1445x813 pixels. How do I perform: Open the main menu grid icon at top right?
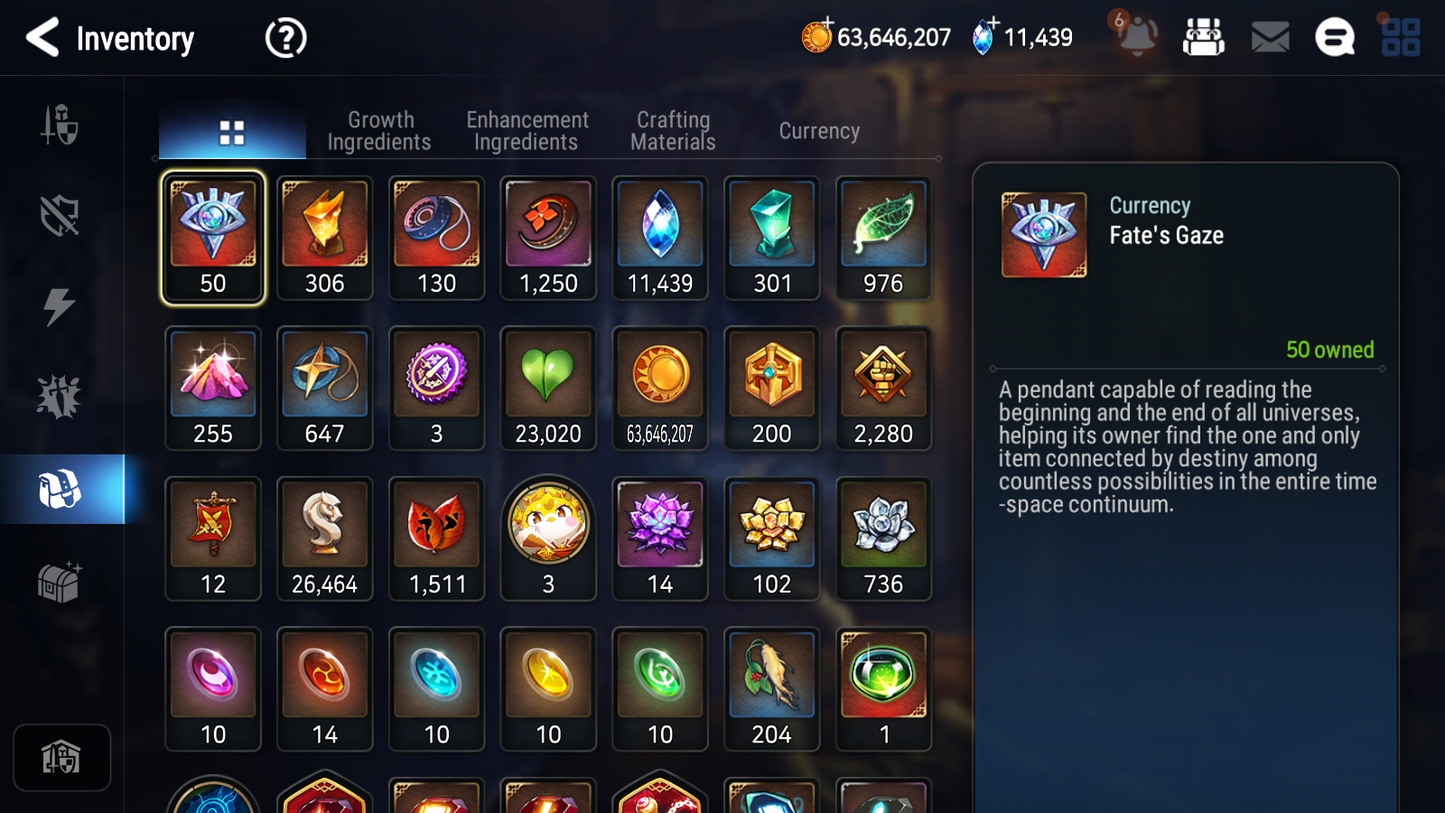tap(1399, 36)
